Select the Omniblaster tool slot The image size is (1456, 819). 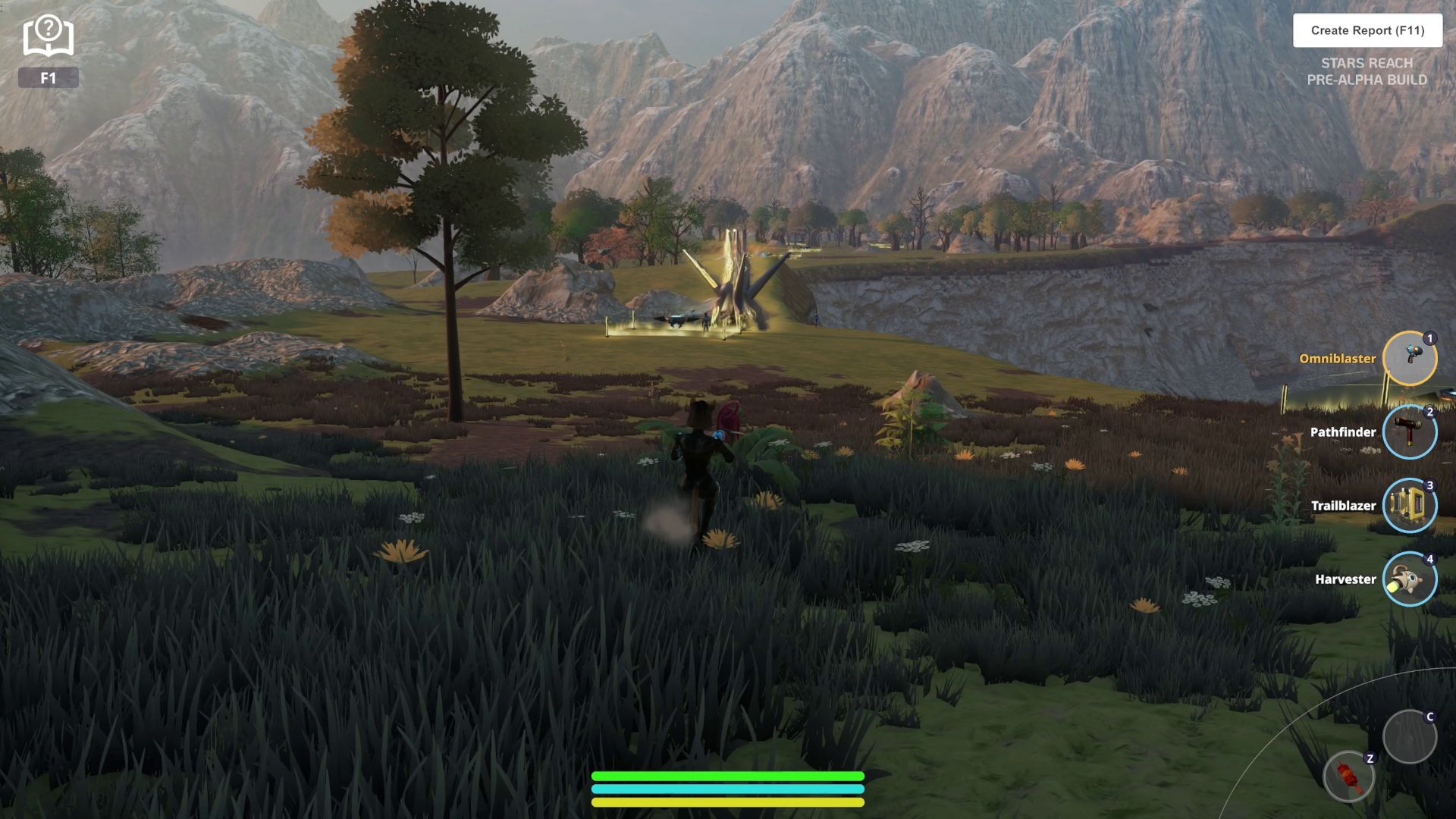1409,359
